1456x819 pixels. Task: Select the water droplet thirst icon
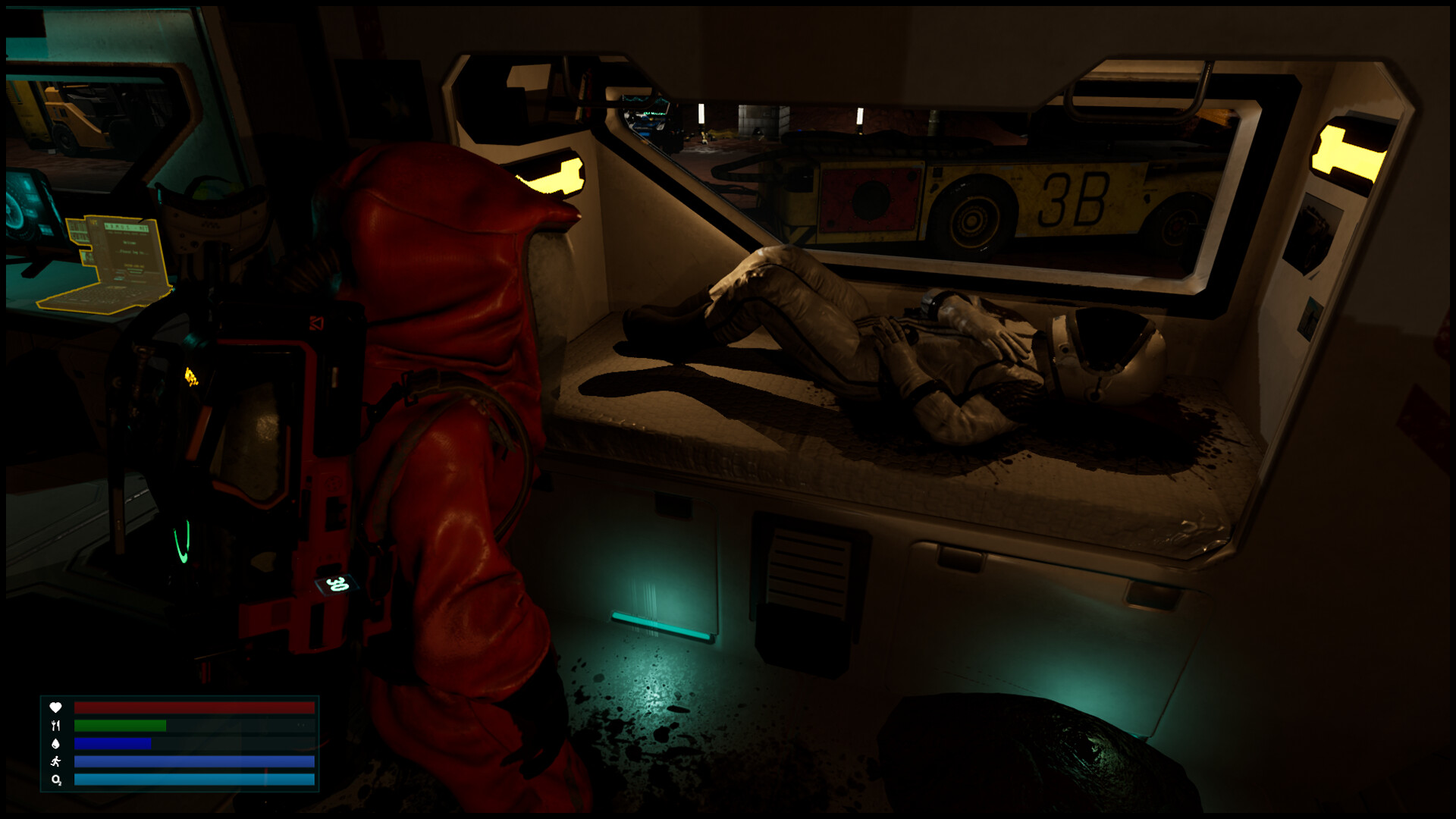click(x=55, y=745)
